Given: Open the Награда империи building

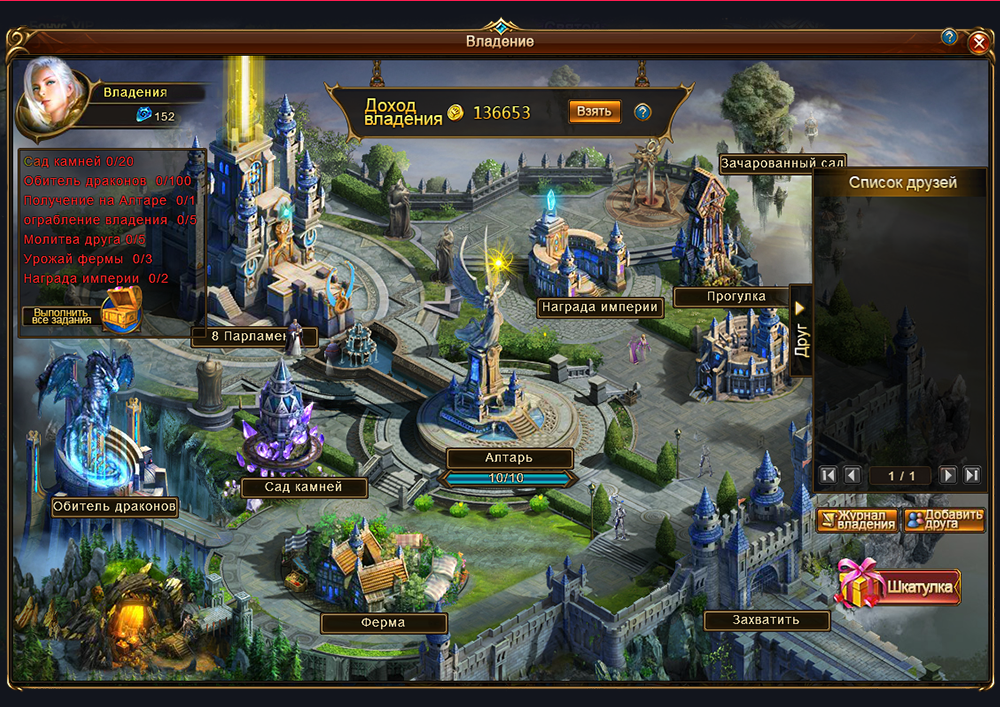Looking at the screenshot, I should click(600, 307).
